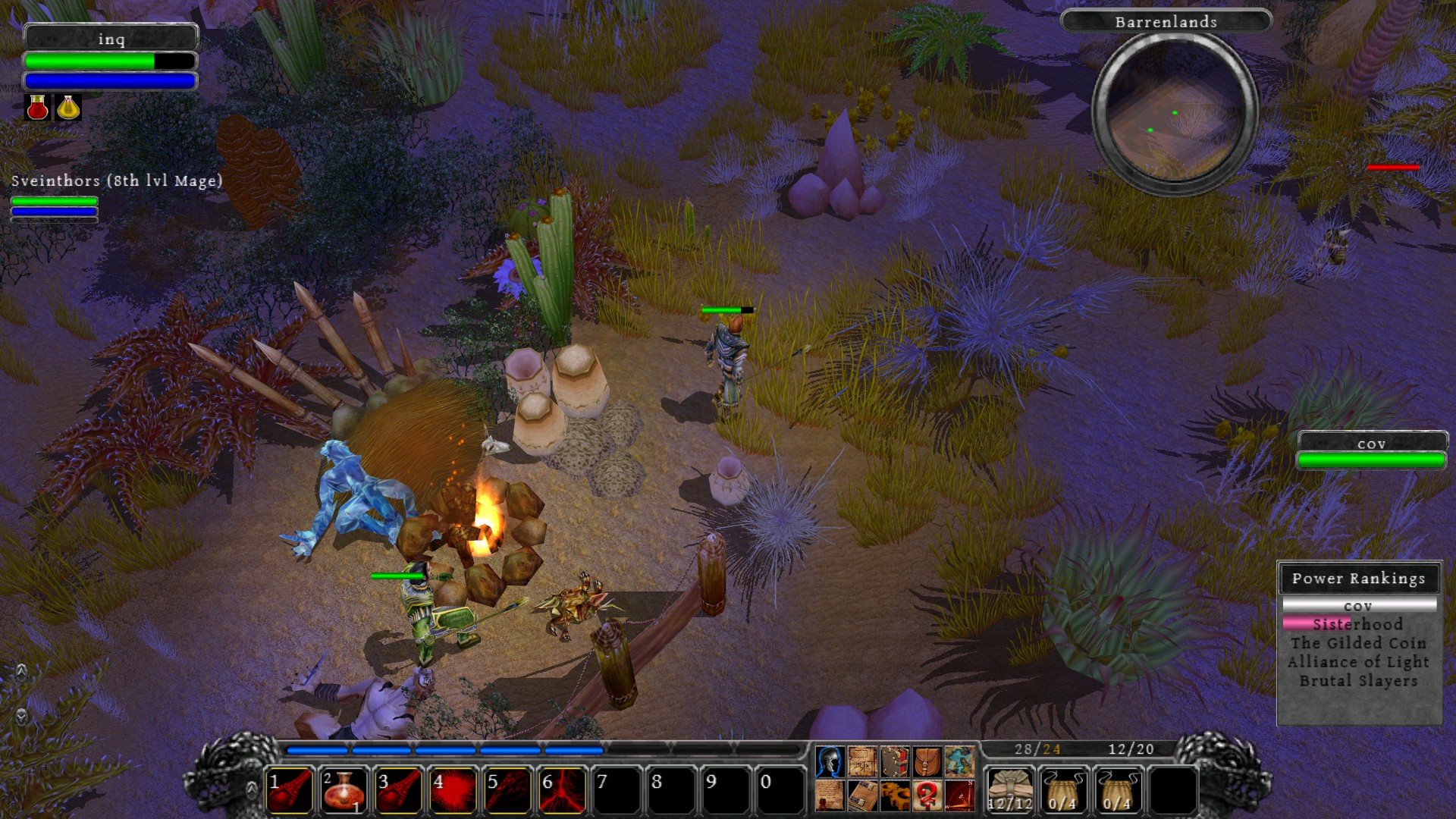Open the skill book icon

895,762
